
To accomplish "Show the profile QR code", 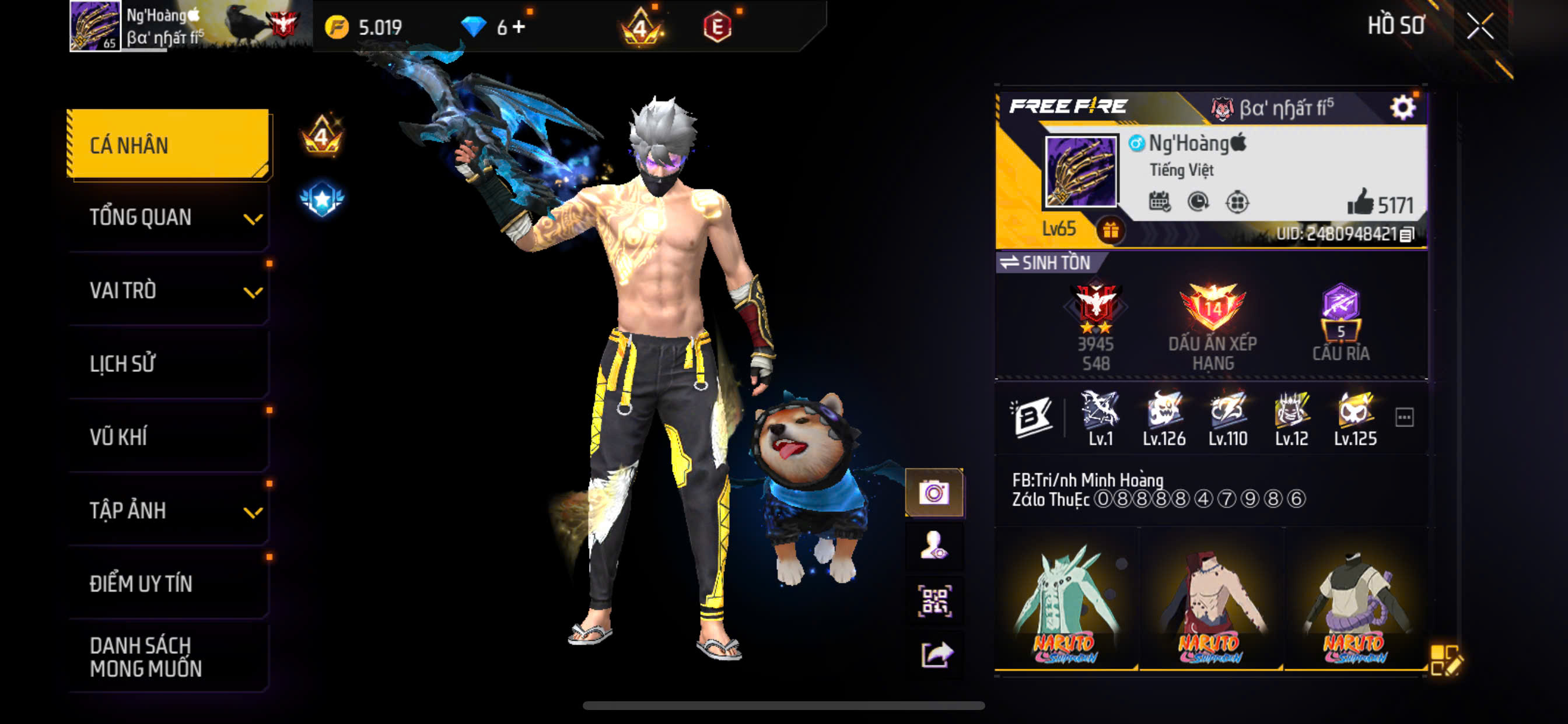I will tap(934, 601).
